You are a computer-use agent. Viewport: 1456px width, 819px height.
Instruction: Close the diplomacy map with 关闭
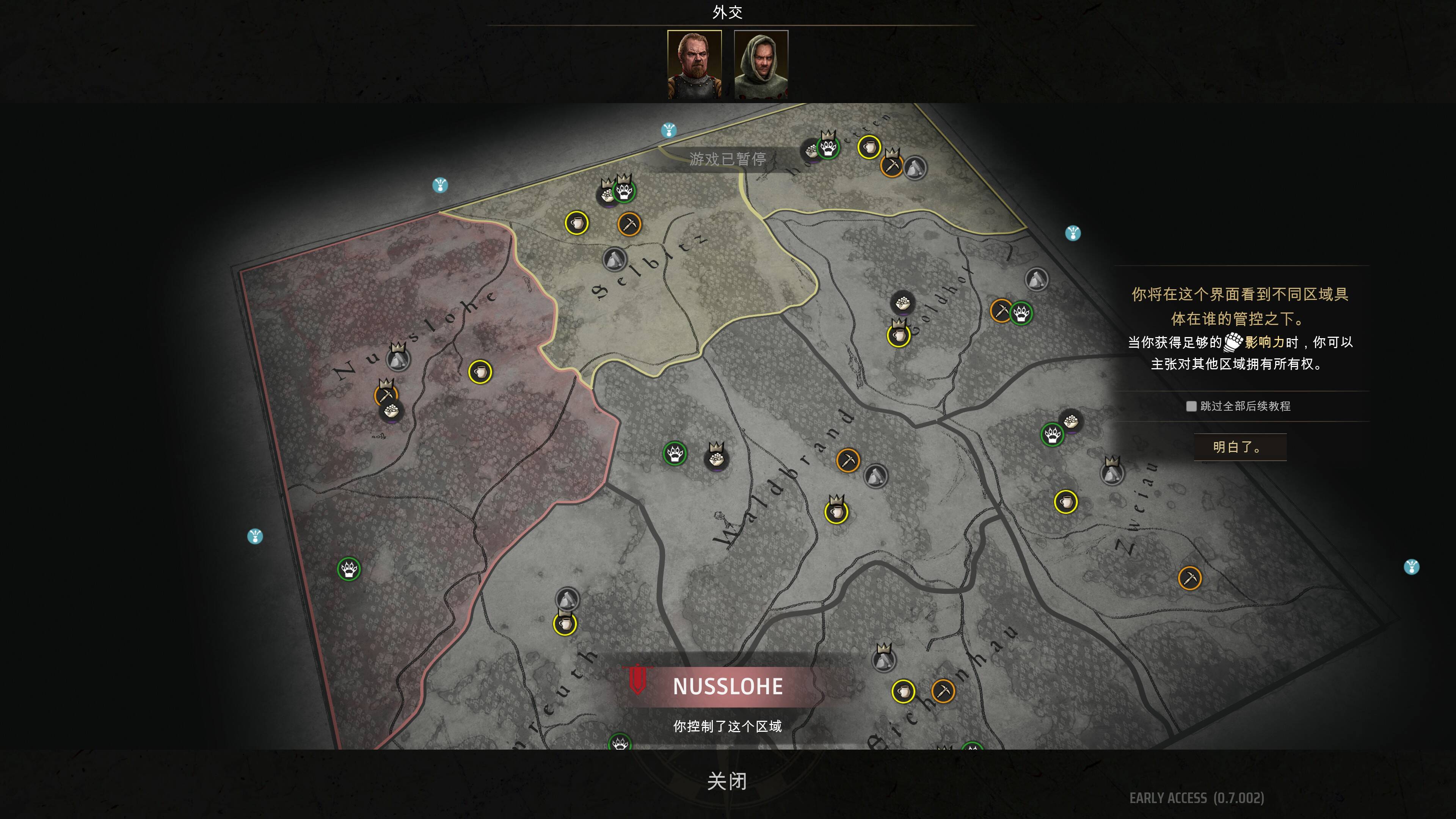point(727,781)
